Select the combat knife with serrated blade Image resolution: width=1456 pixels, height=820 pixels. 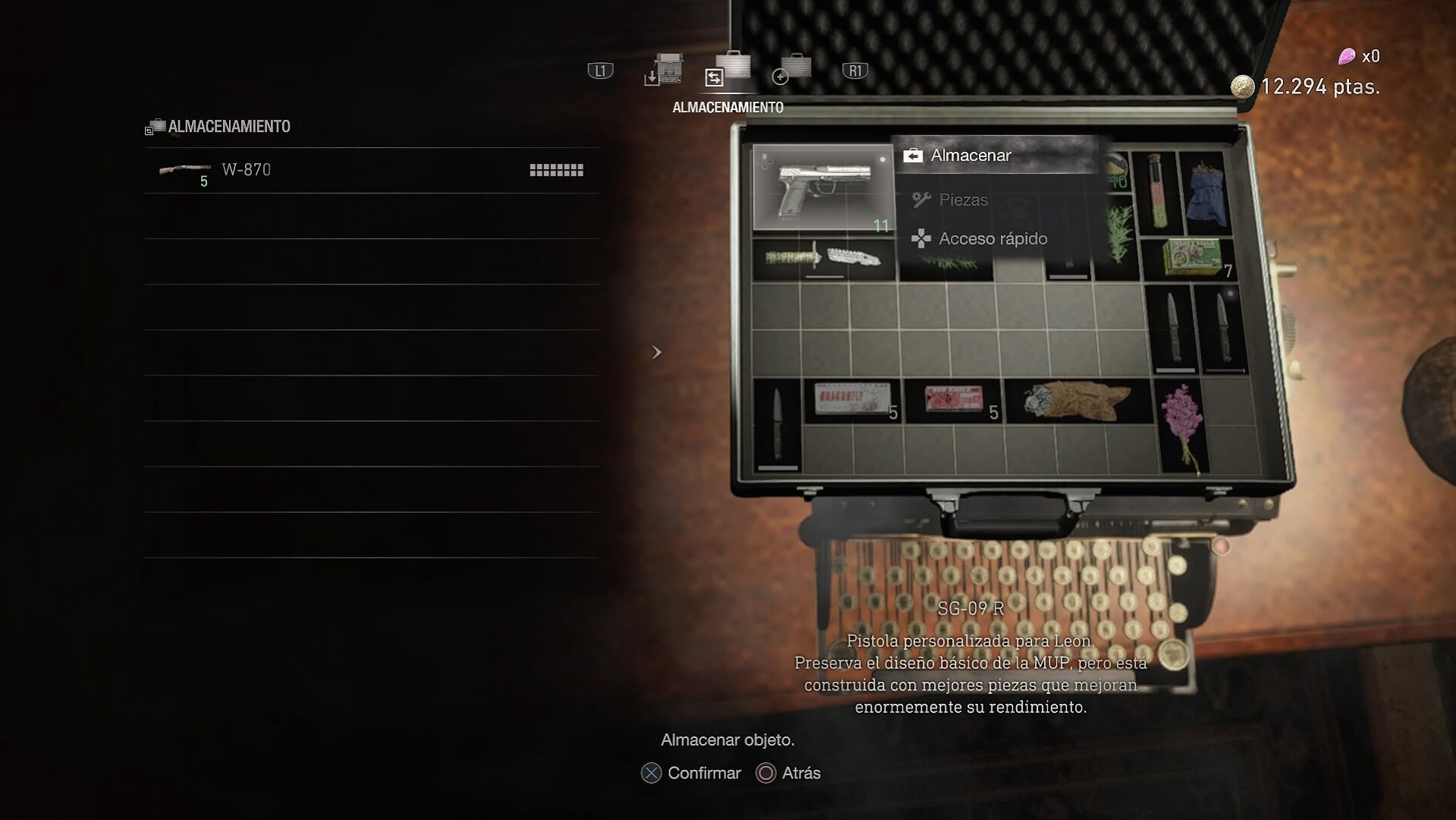coord(823,259)
